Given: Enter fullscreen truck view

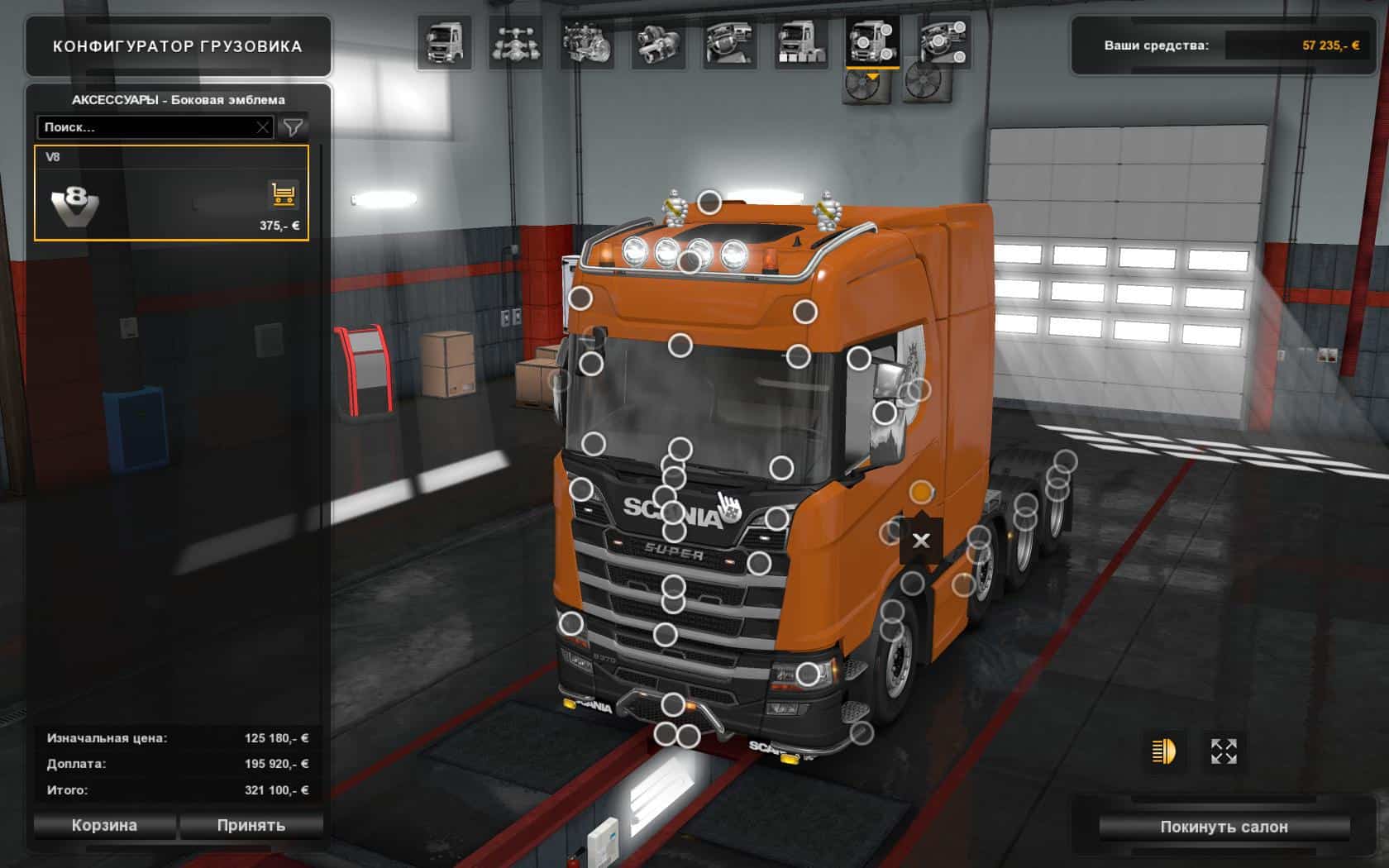Looking at the screenshot, I should [1224, 751].
